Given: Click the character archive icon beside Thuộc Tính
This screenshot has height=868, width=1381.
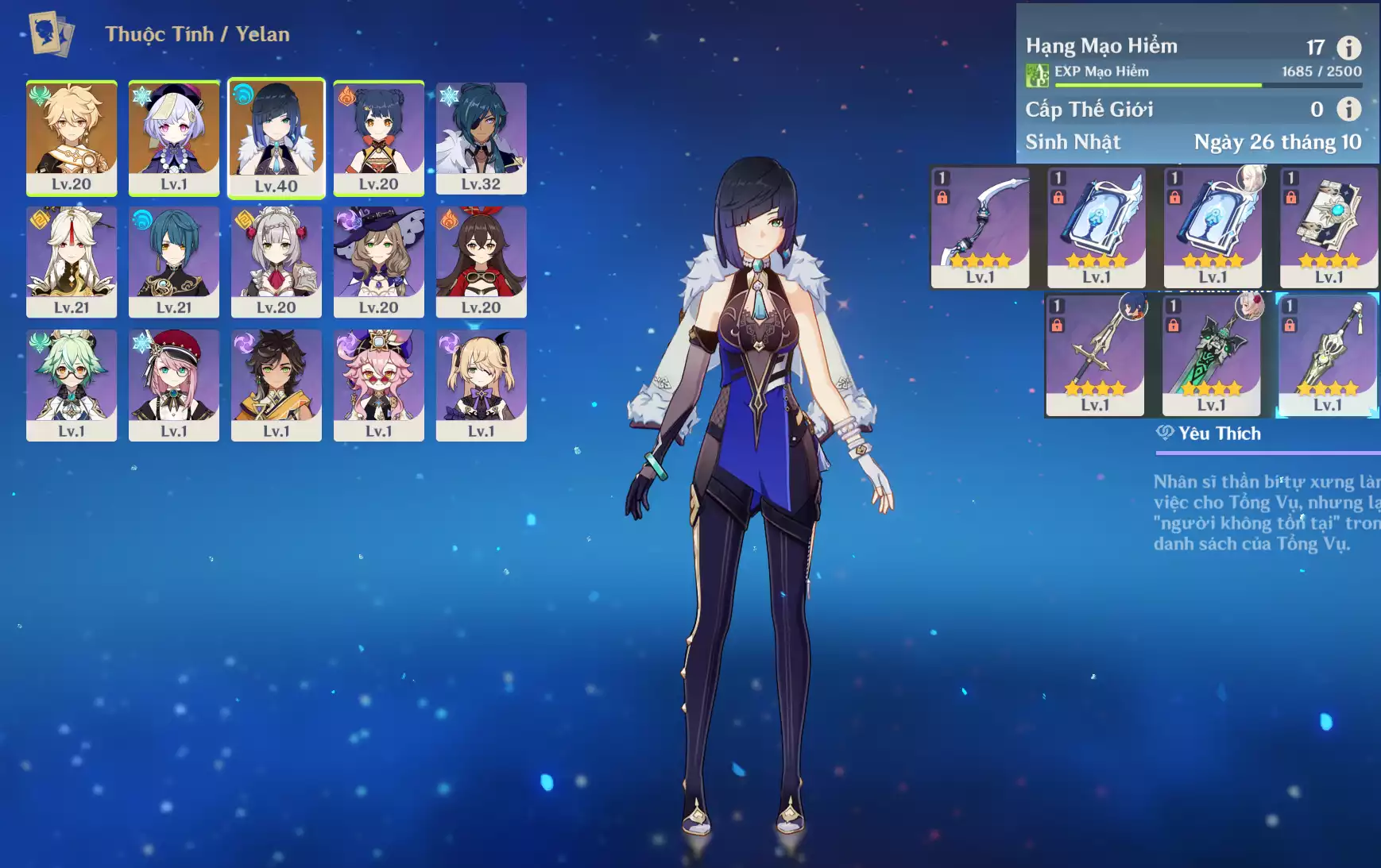Looking at the screenshot, I should tap(51, 33).
